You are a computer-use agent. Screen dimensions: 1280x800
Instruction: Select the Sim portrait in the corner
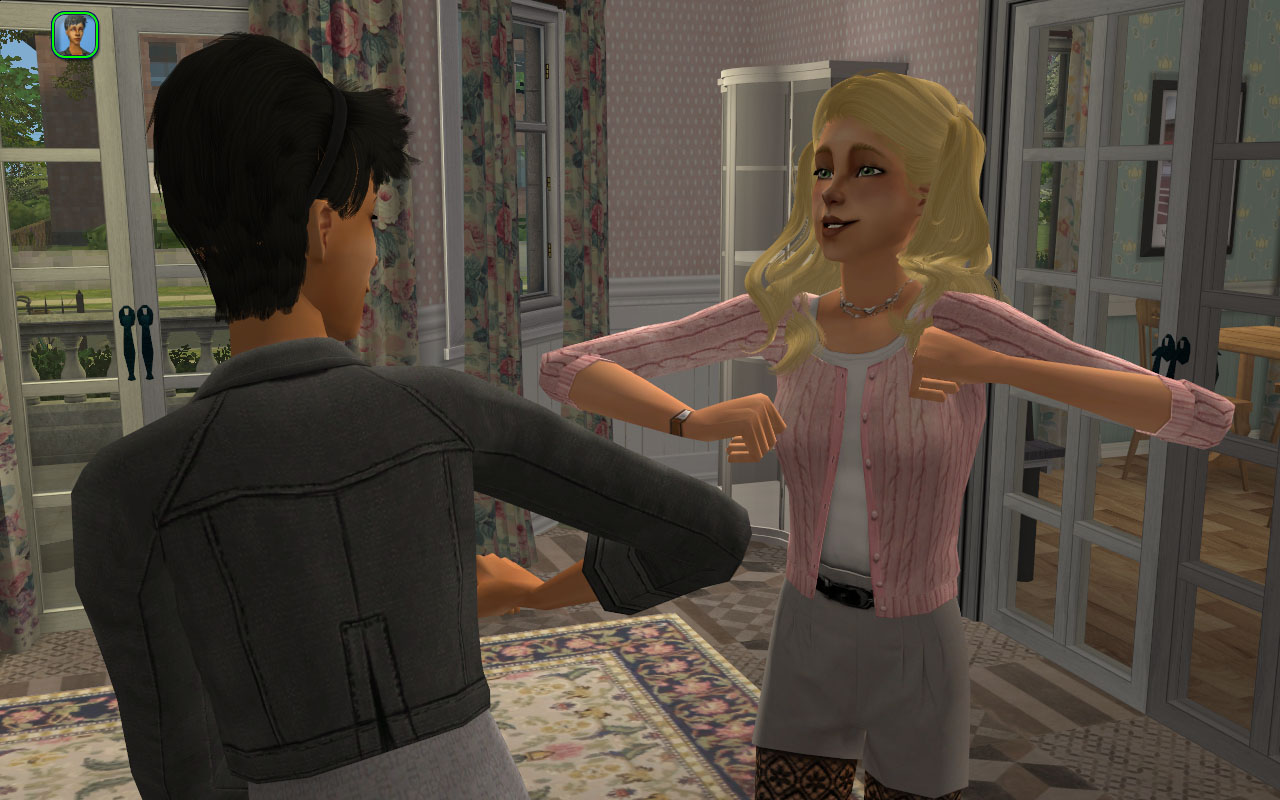pos(75,34)
